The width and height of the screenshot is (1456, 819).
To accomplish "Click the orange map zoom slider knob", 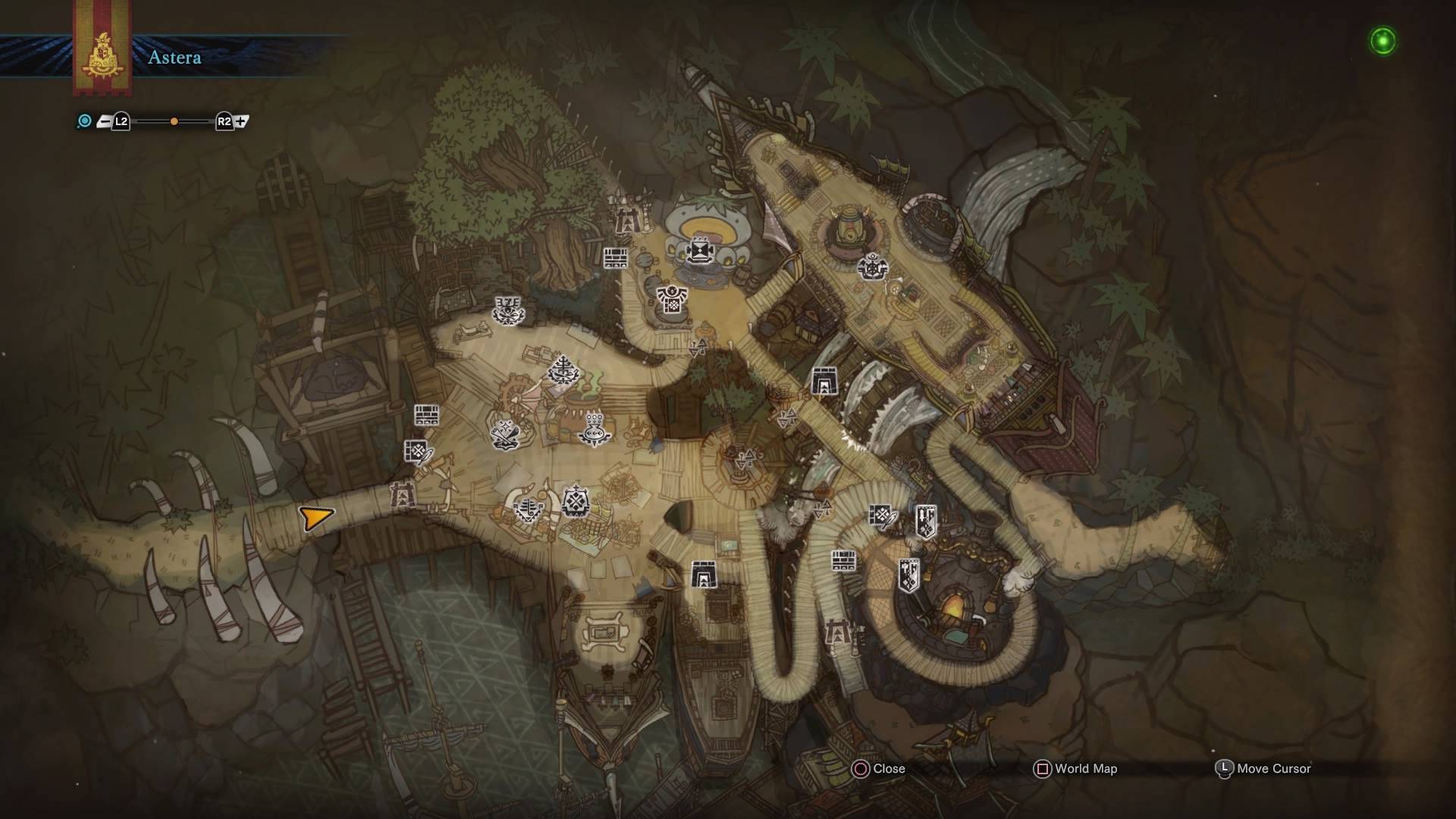I will pyautogui.click(x=174, y=121).
